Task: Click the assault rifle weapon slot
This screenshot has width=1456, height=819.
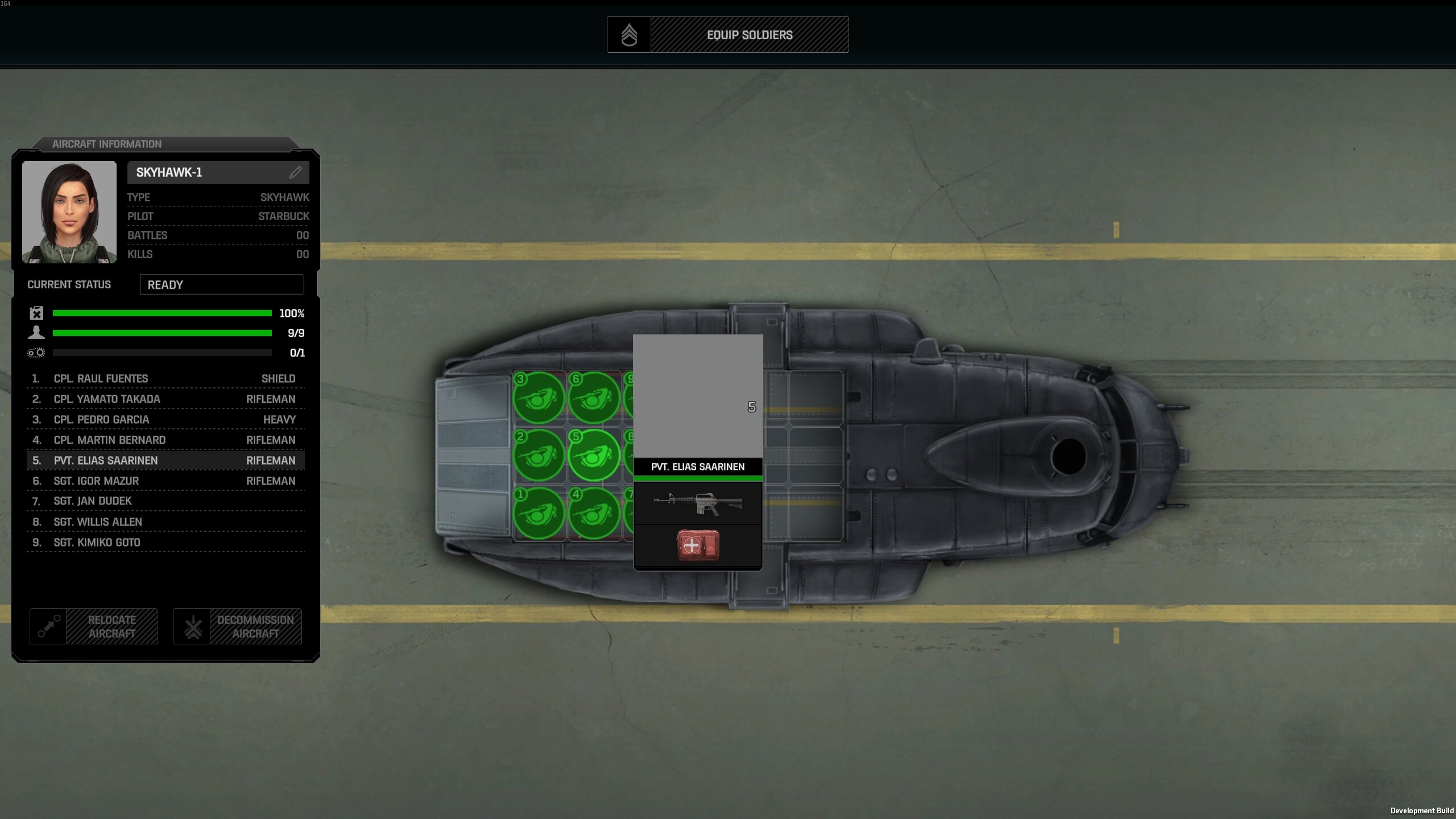Action: click(x=698, y=503)
